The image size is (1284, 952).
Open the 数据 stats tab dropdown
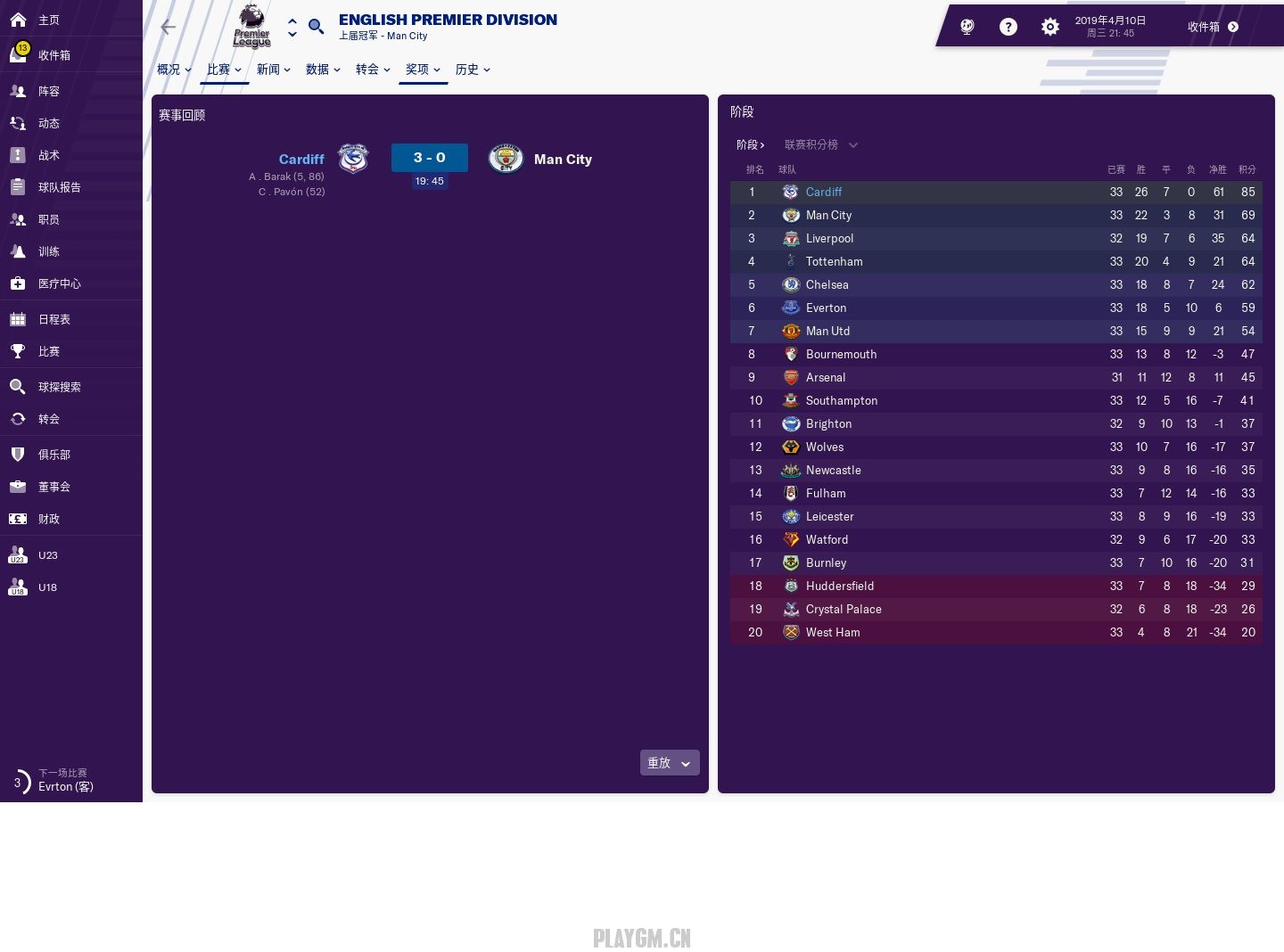point(323,70)
